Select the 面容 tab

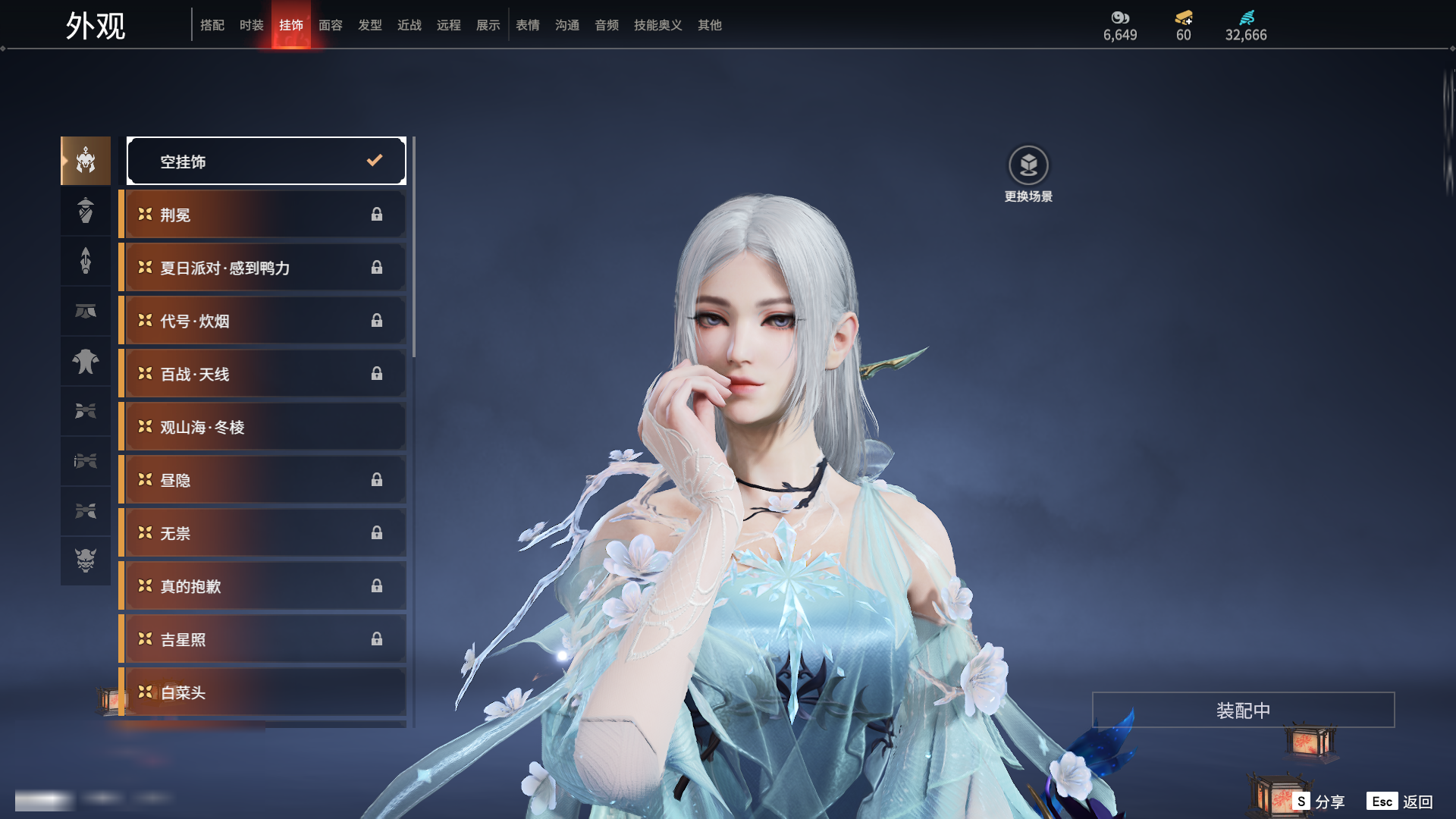(x=331, y=25)
